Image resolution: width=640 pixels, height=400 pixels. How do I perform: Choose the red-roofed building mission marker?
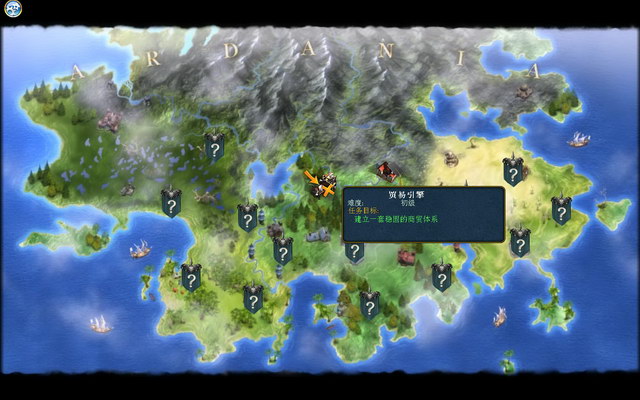pos(386,172)
